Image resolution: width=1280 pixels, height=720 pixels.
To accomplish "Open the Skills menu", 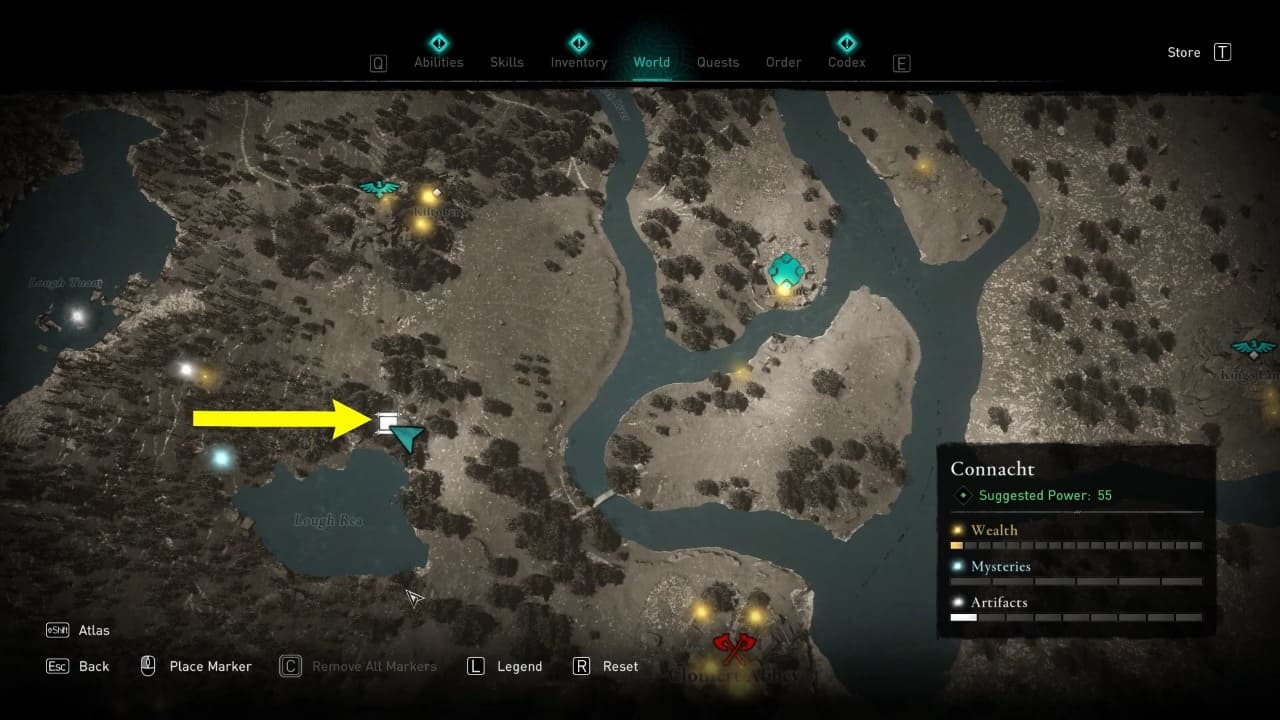I will tap(507, 62).
